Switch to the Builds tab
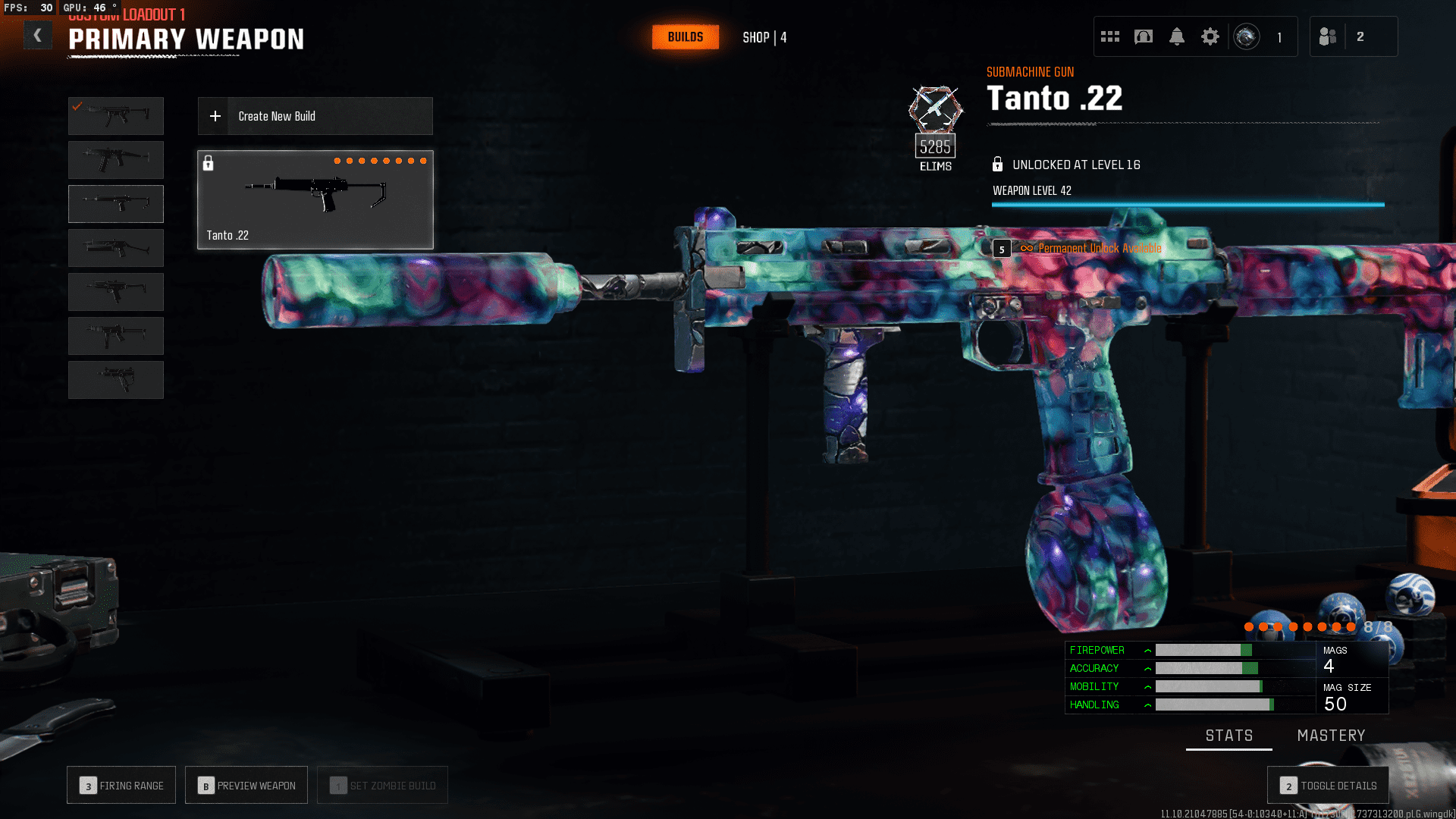Image resolution: width=1456 pixels, height=819 pixels. pyautogui.click(x=685, y=37)
